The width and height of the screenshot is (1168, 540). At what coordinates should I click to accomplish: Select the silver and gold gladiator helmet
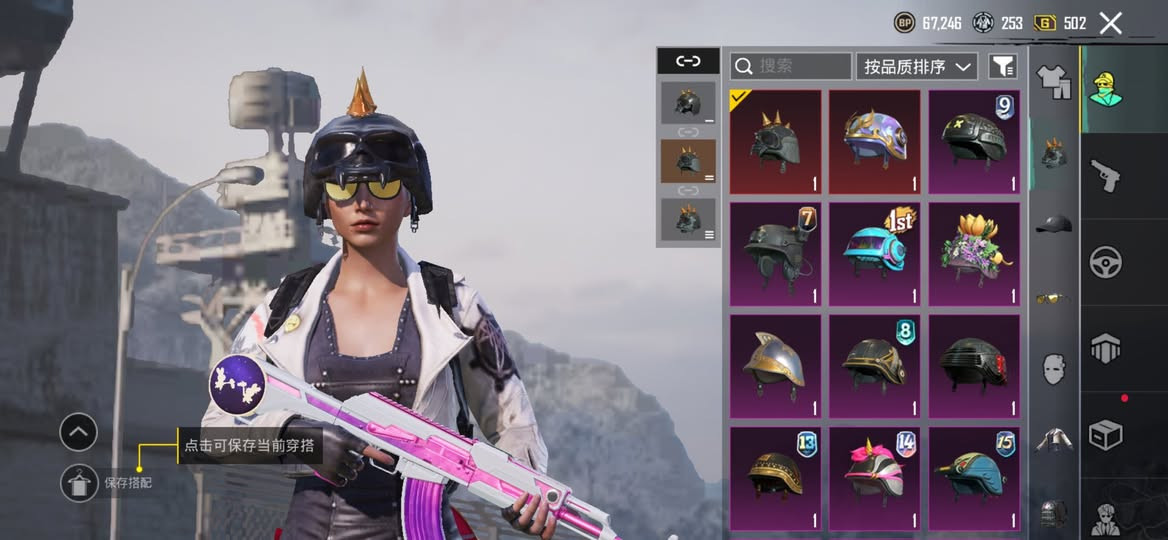[775, 365]
